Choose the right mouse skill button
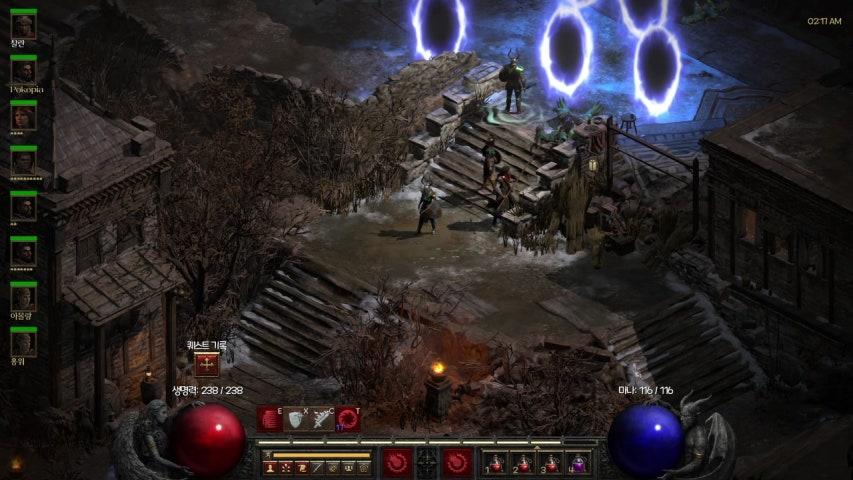Viewport: 853px width, 480px height. click(x=457, y=462)
